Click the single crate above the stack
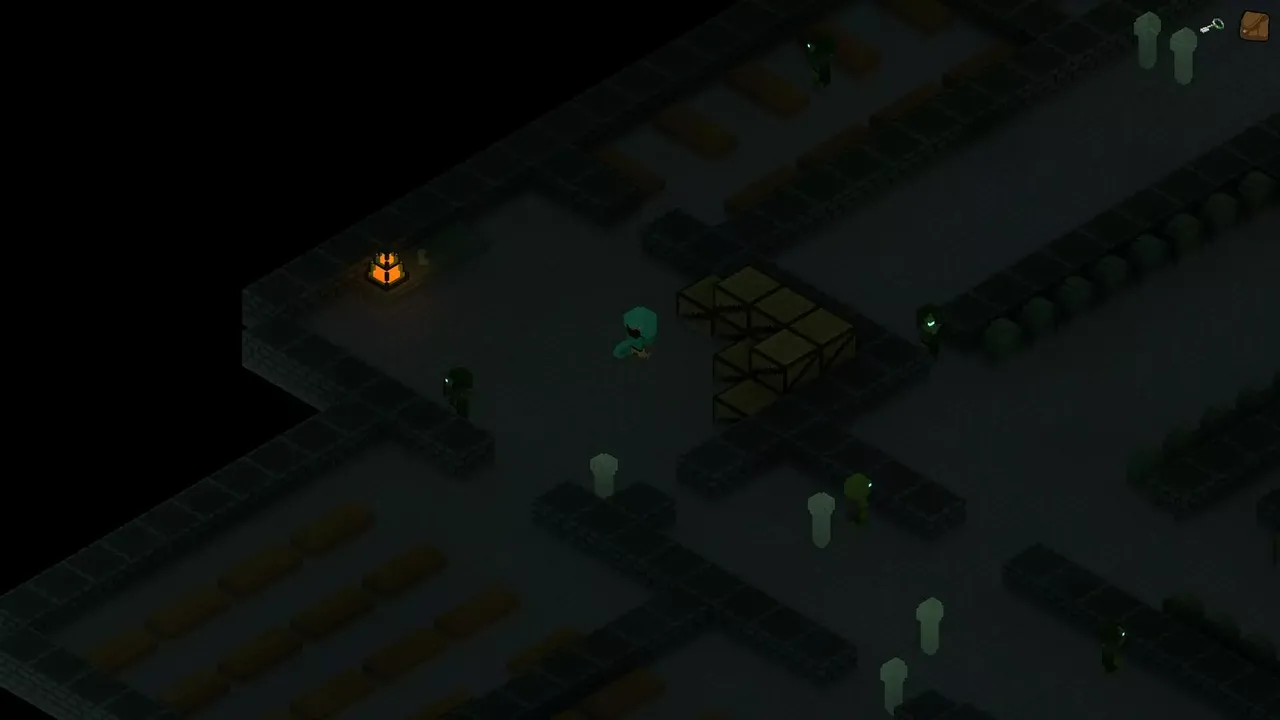This screenshot has height=720, width=1280. [x=700, y=300]
